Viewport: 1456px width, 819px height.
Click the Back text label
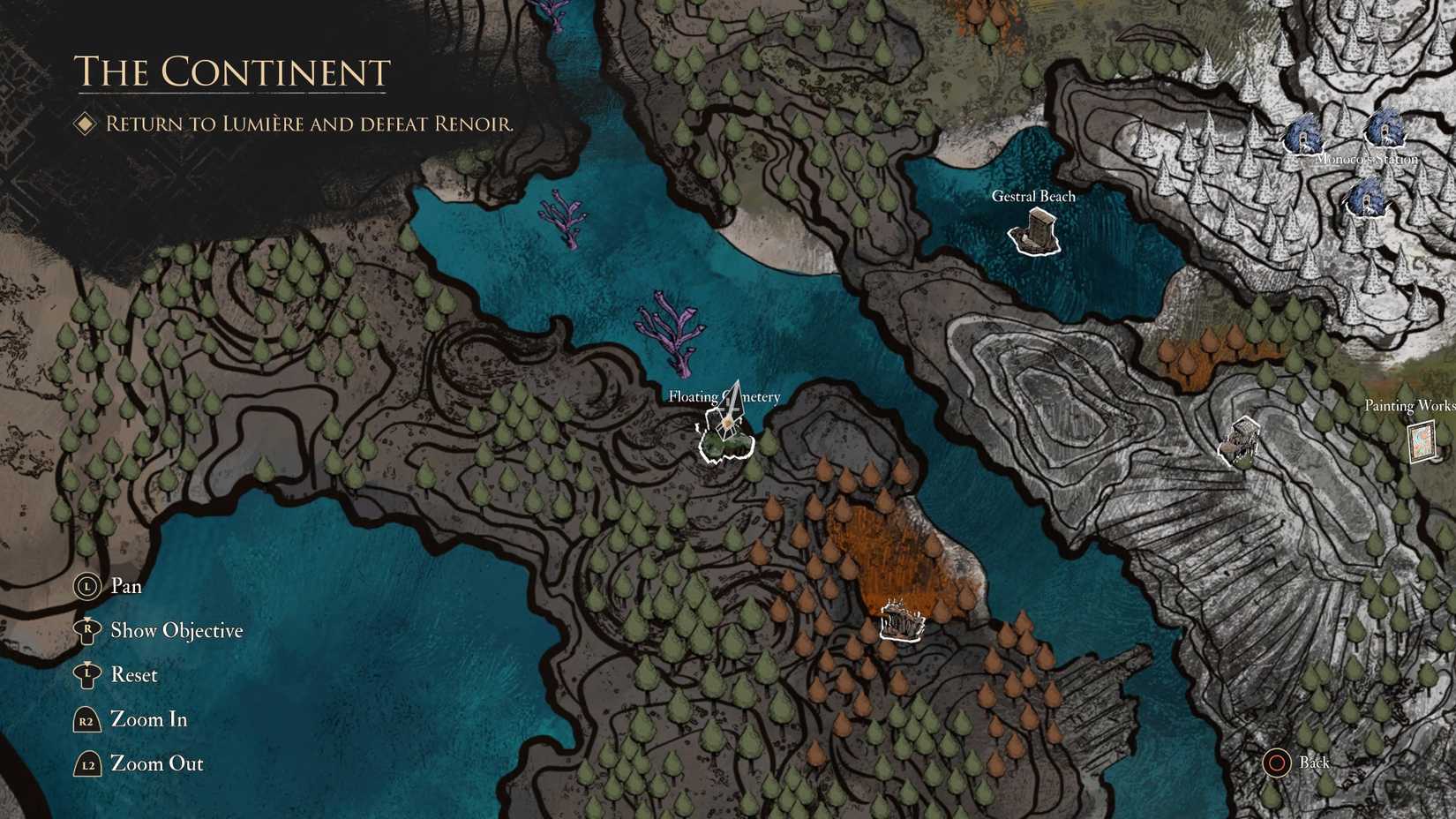[x=1315, y=763]
